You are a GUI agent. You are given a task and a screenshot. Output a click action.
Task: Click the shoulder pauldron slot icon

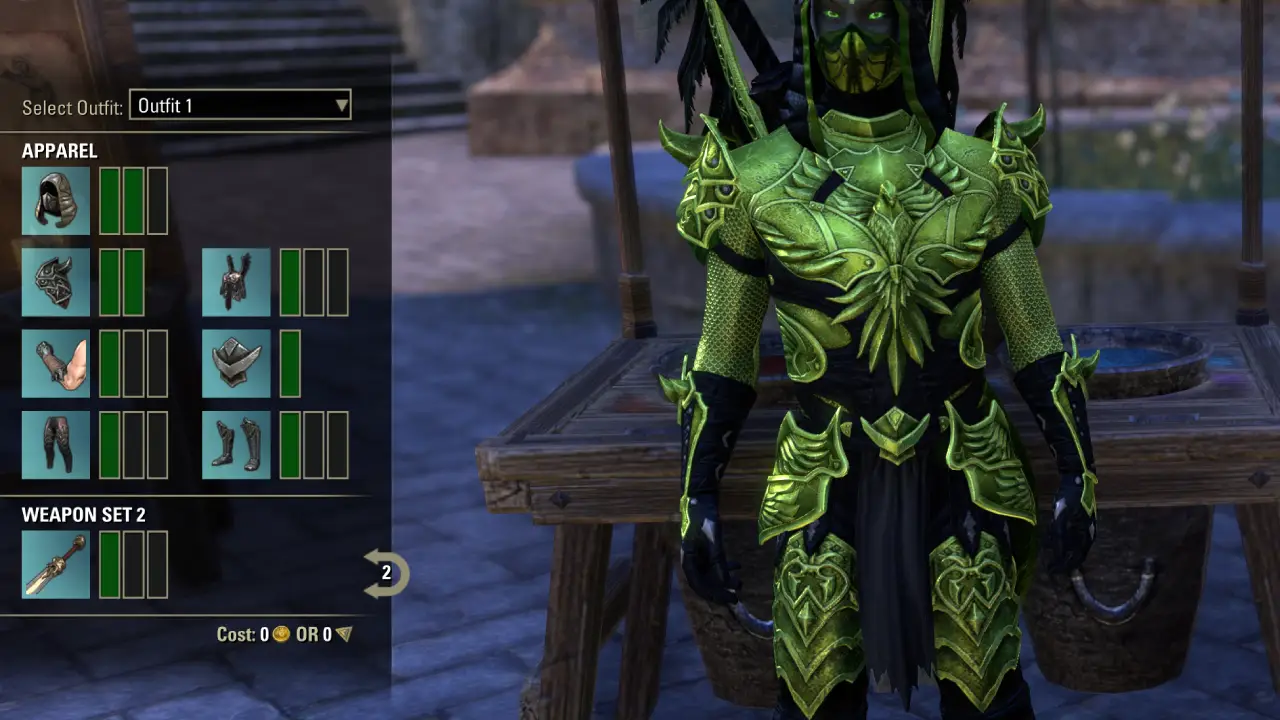[55, 281]
